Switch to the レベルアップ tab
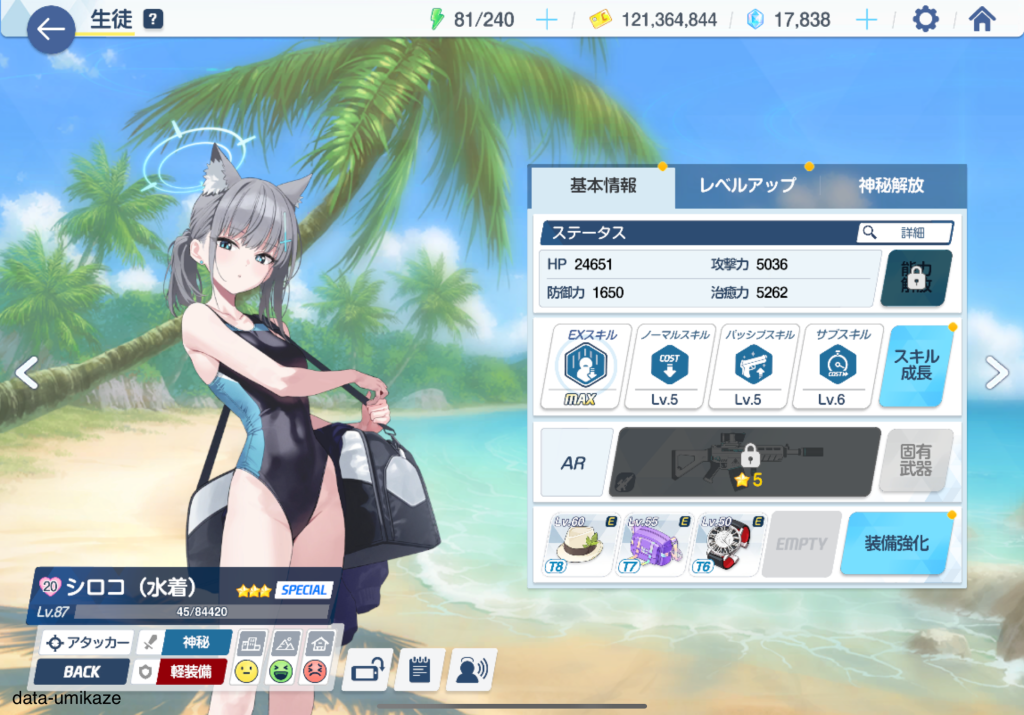 click(746, 186)
